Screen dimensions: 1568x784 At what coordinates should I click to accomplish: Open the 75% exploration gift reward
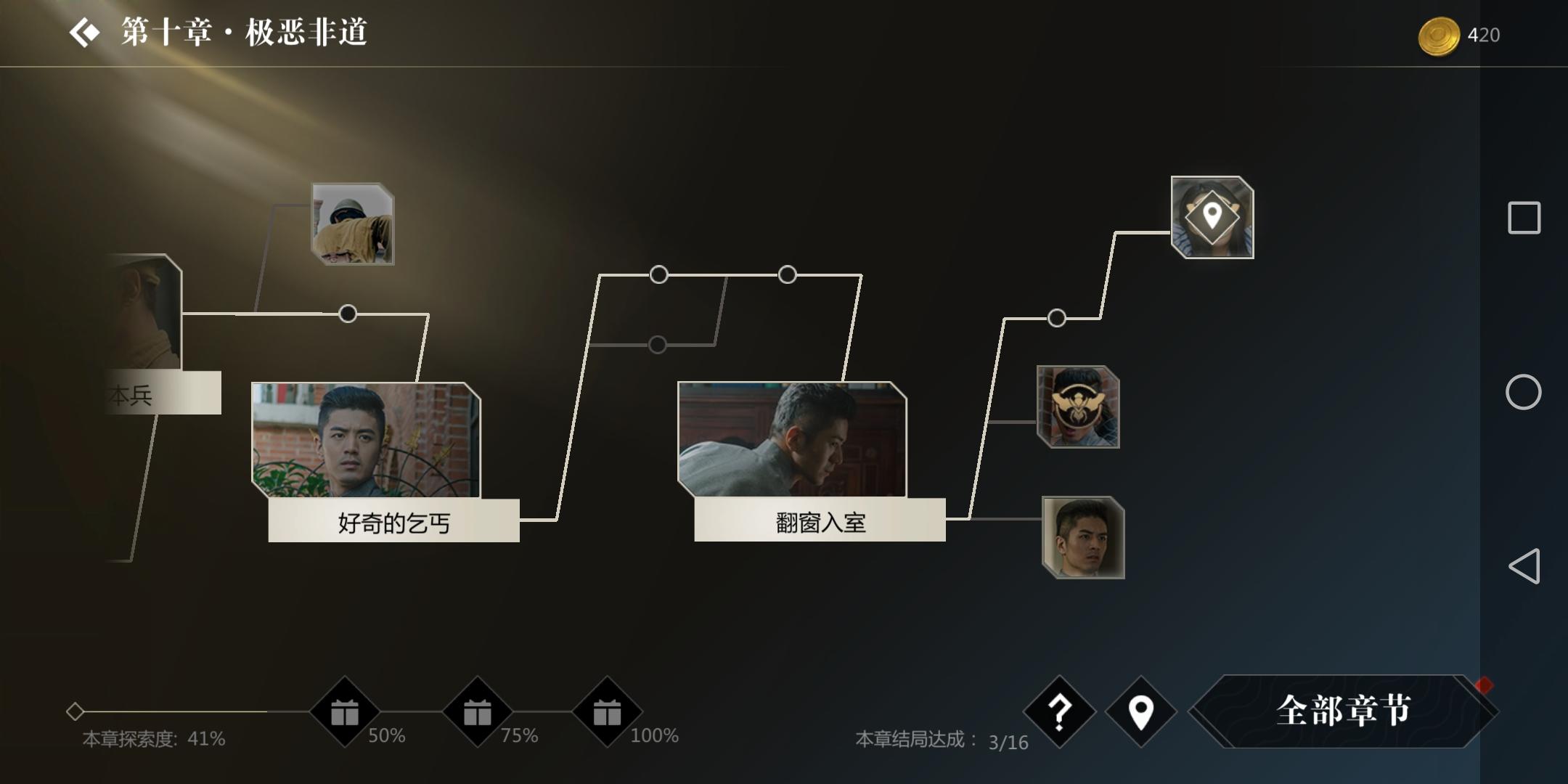click(475, 714)
